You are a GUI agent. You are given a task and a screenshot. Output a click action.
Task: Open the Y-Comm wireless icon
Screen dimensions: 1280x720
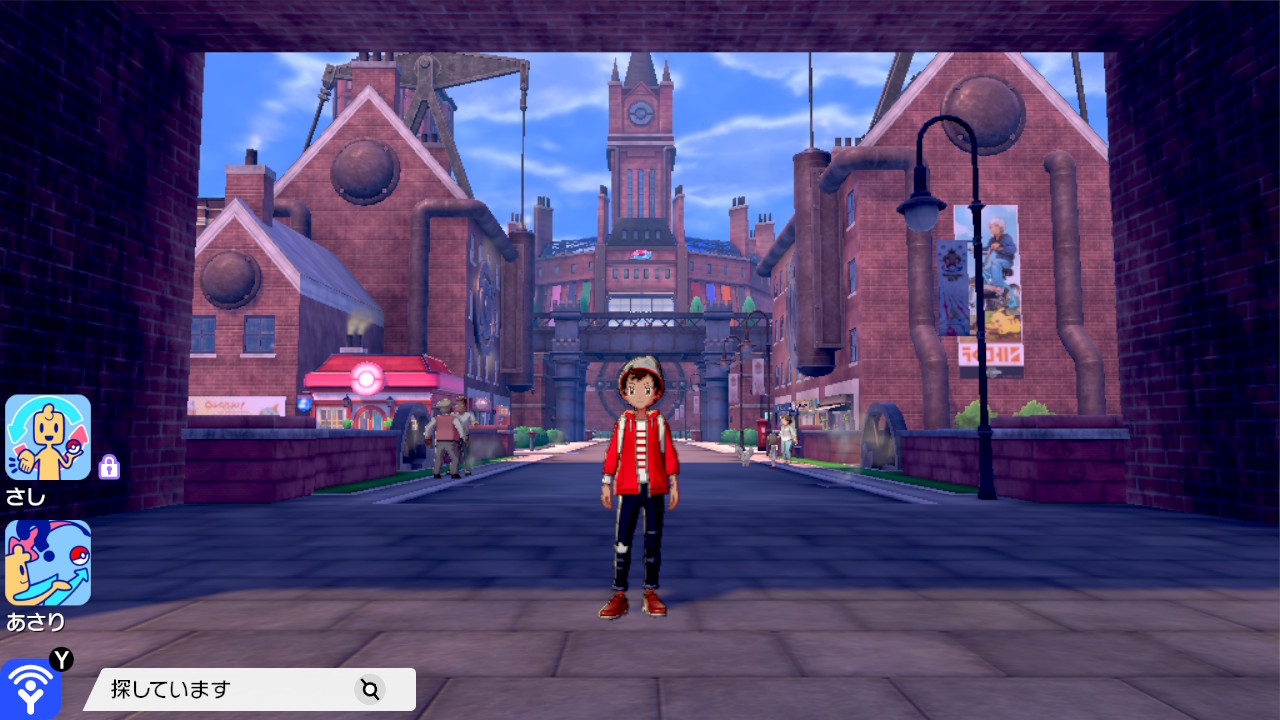point(30,688)
